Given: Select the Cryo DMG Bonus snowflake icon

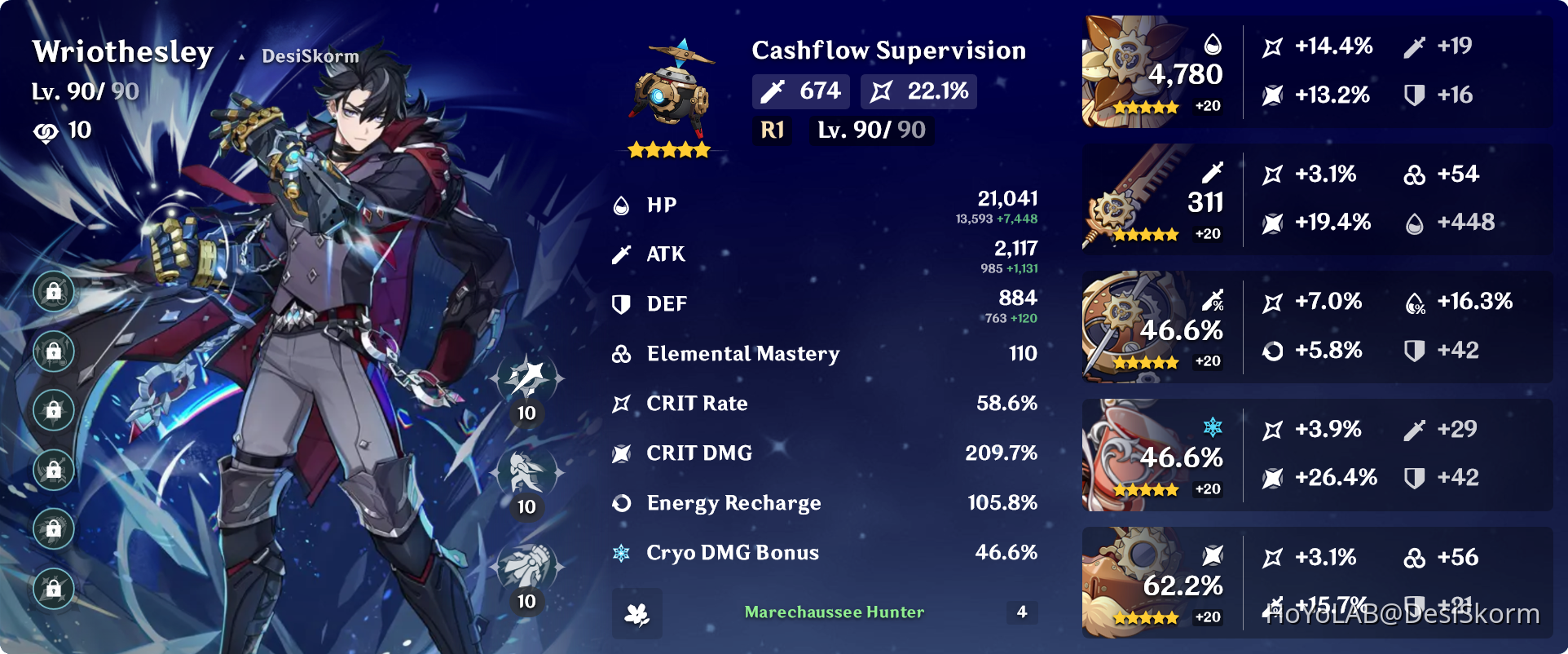Looking at the screenshot, I should tap(622, 553).
